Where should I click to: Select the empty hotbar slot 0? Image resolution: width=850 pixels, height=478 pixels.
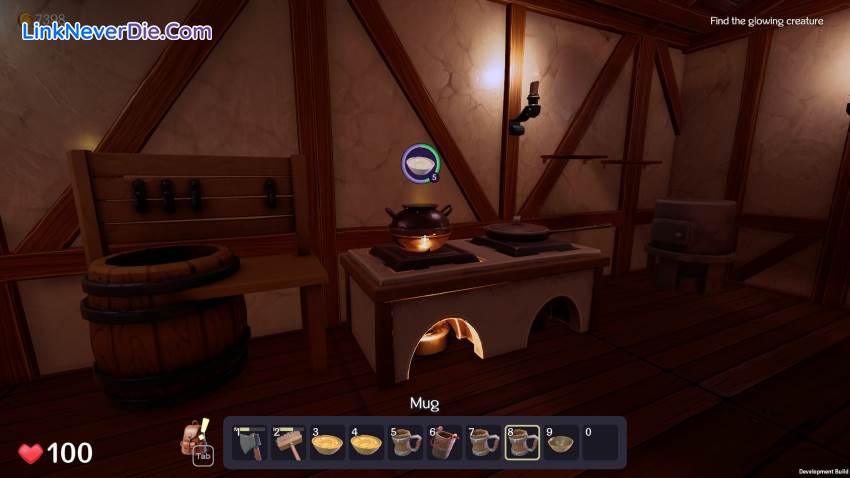point(600,443)
